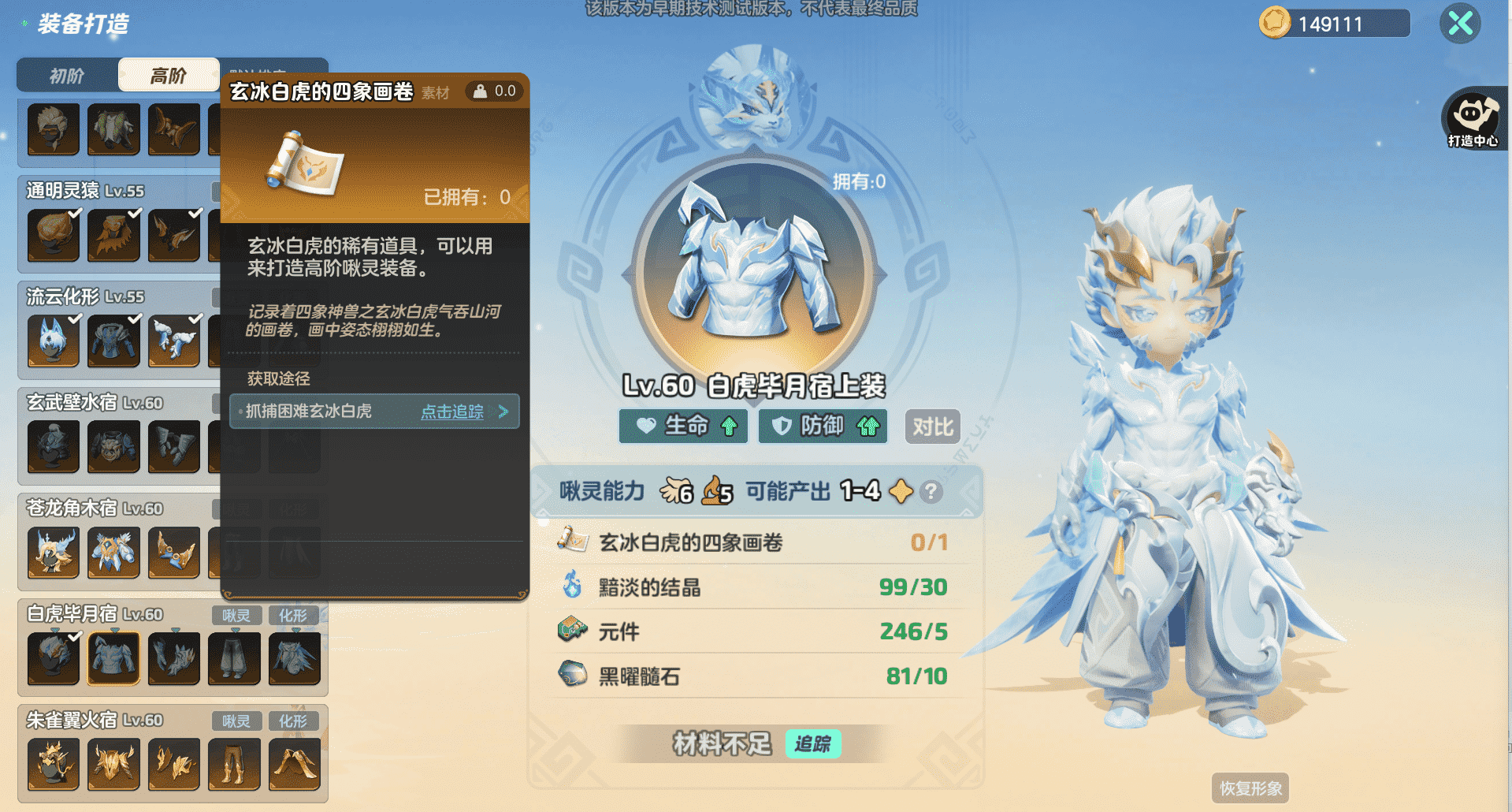This screenshot has width=1512, height=812.
Task: Switch 朱雀翼火宿 to 化形 mode
Action: coord(295,721)
